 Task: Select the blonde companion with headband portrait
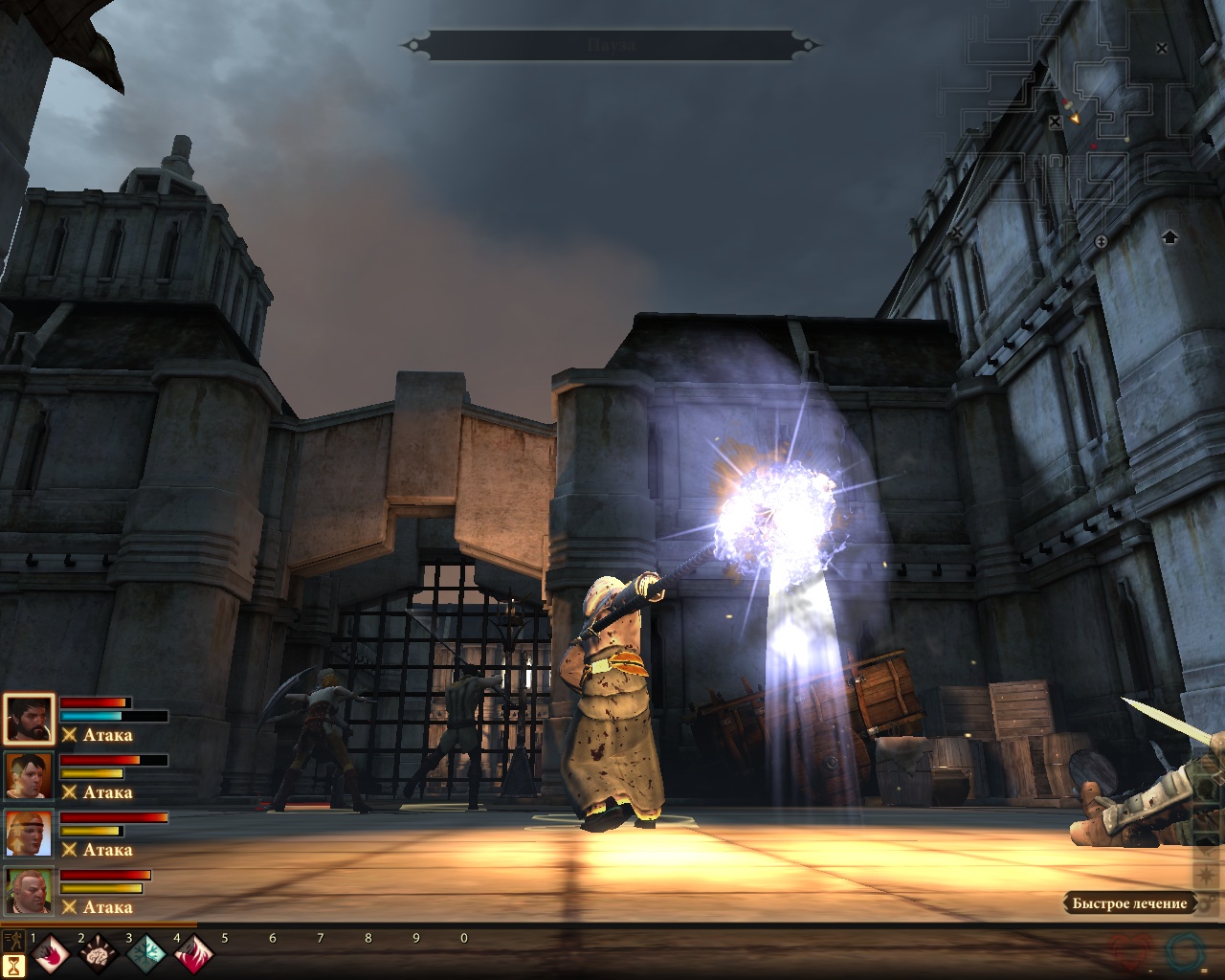(28, 833)
